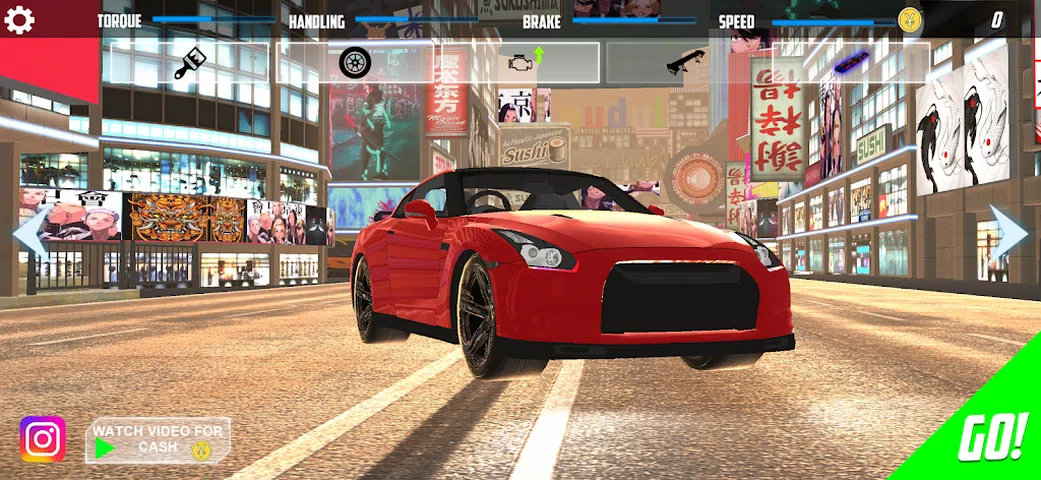Open the Instagram link
Screen dimensions: 1041x480
43,439
